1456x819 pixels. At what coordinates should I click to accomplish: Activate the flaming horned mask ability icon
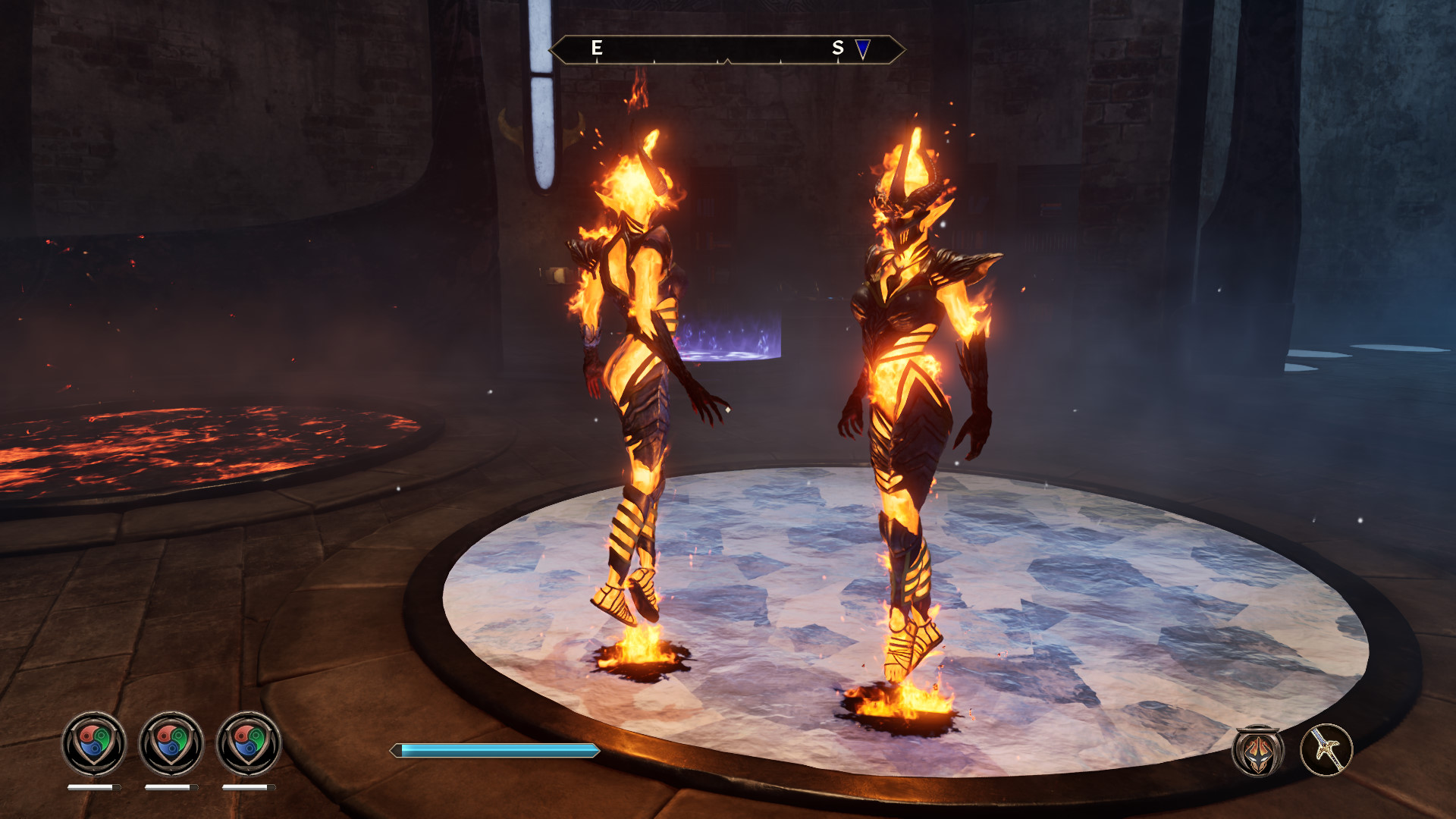click(1258, 751)
